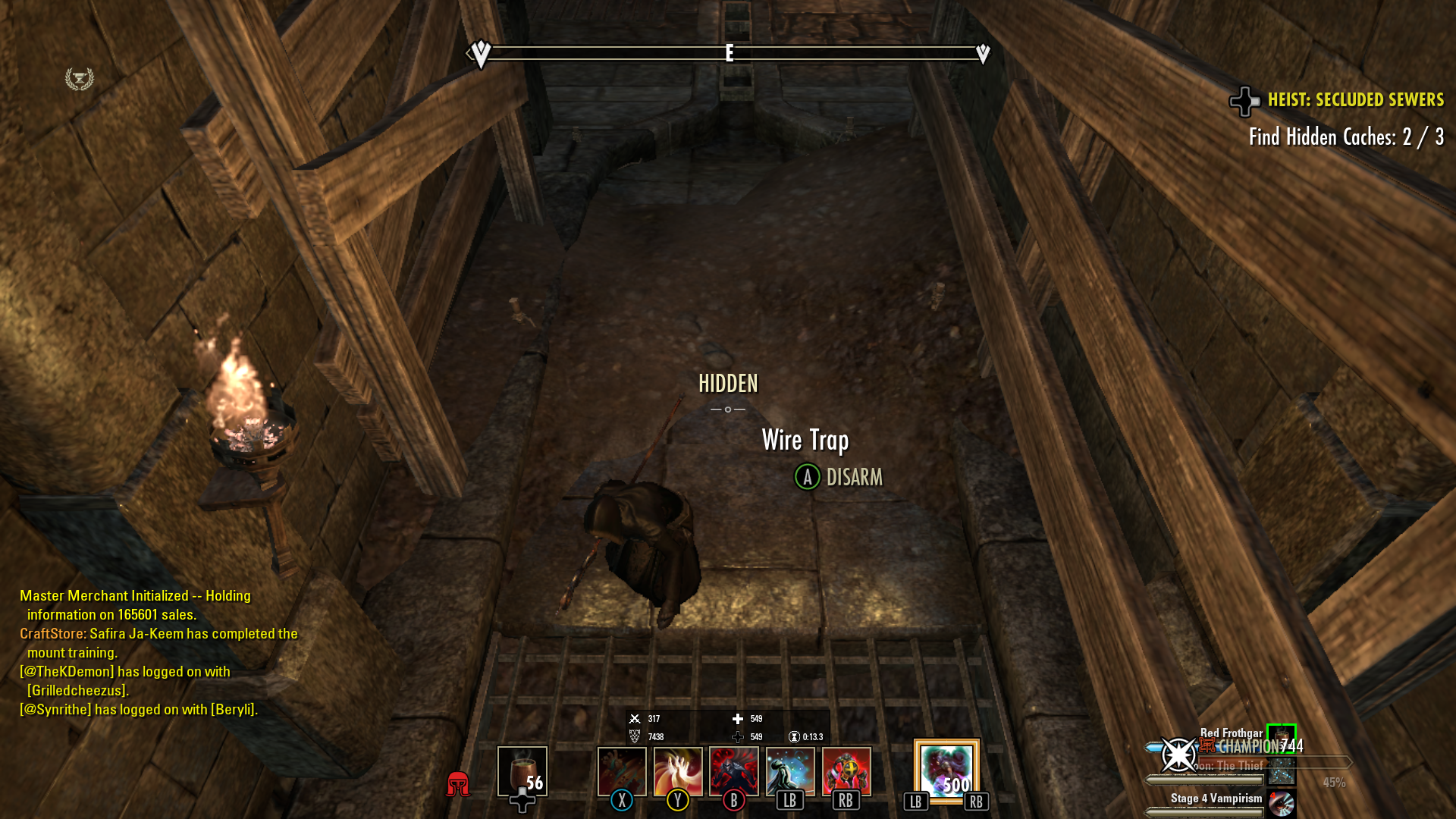Select the Red Frothgar drink buff icon
1456x819 pixels.
[x=1282, y=738]
